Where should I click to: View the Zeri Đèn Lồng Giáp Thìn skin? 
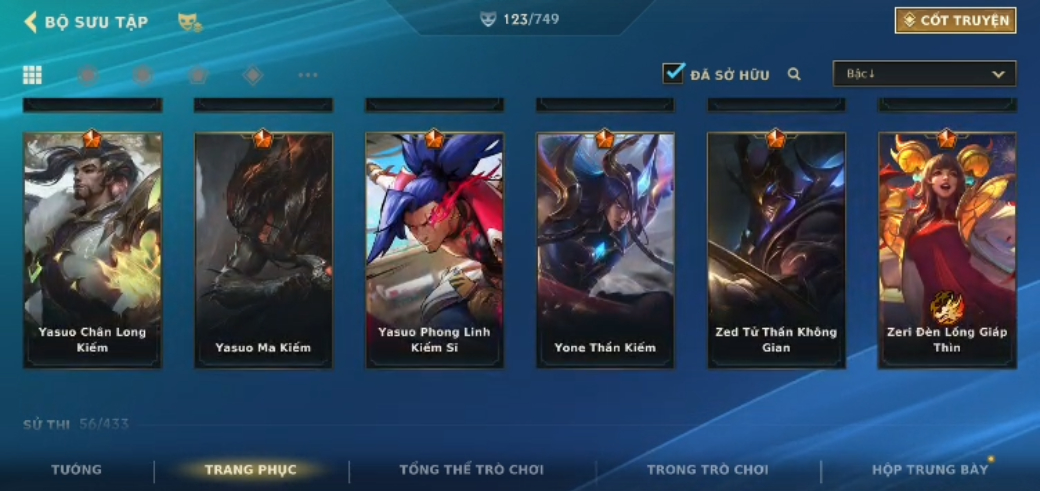(x=947, y=250)
